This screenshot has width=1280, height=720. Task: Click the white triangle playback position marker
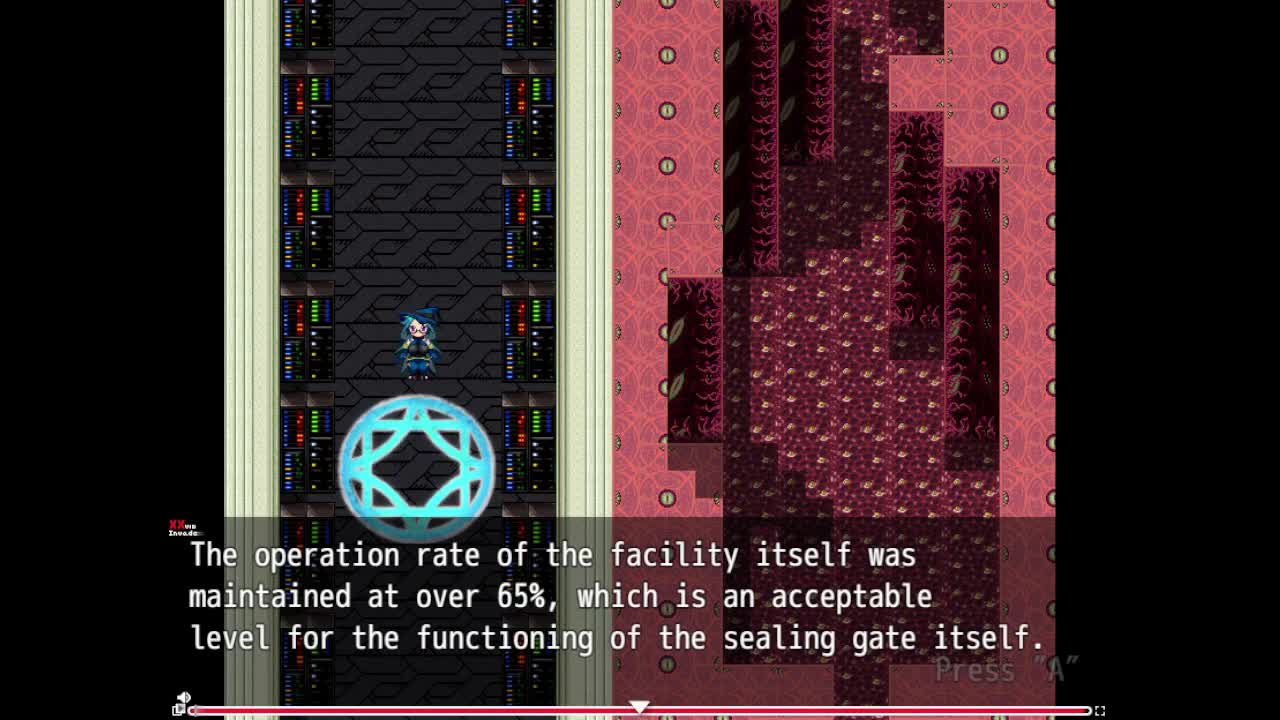639,706
